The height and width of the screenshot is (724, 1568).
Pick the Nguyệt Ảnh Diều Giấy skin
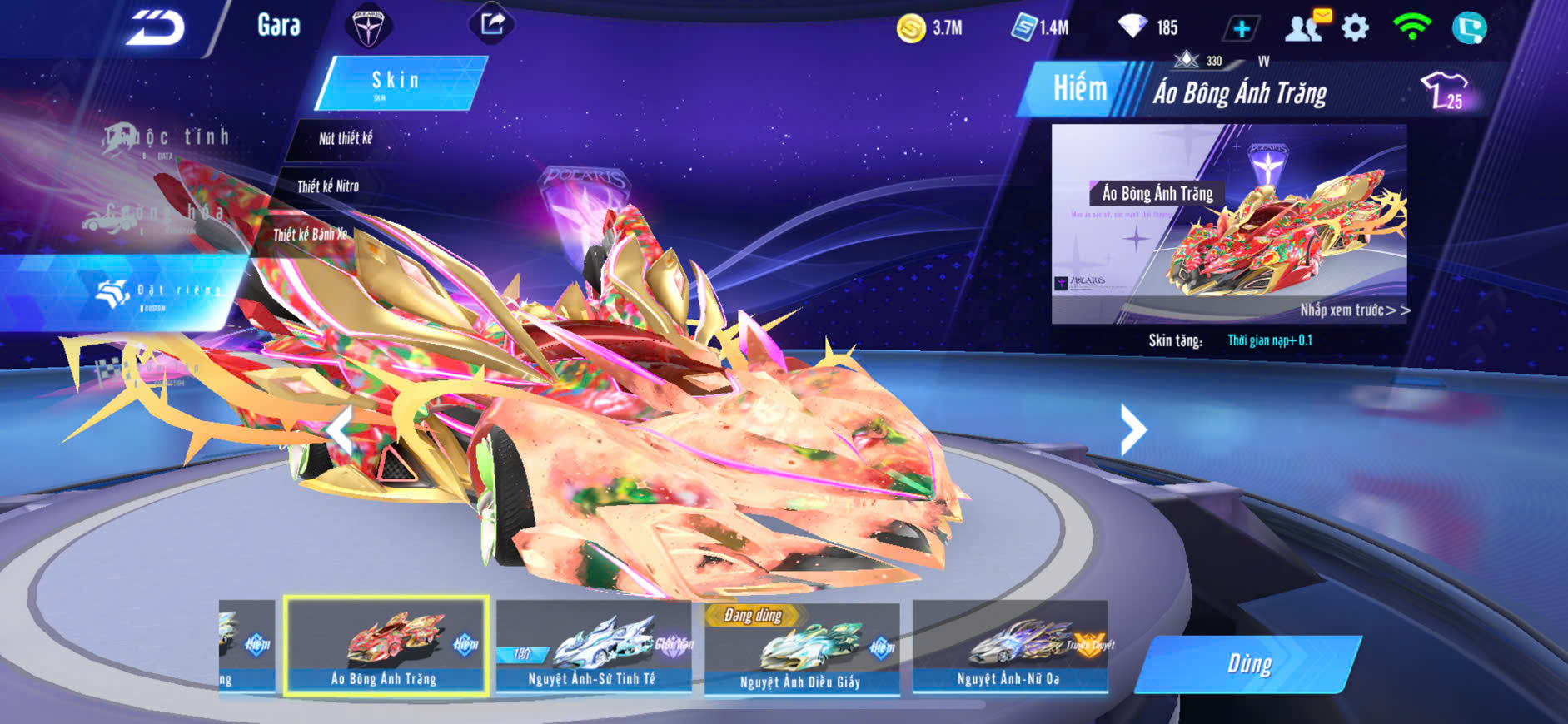pyautogui.click(x=801, y=649)
